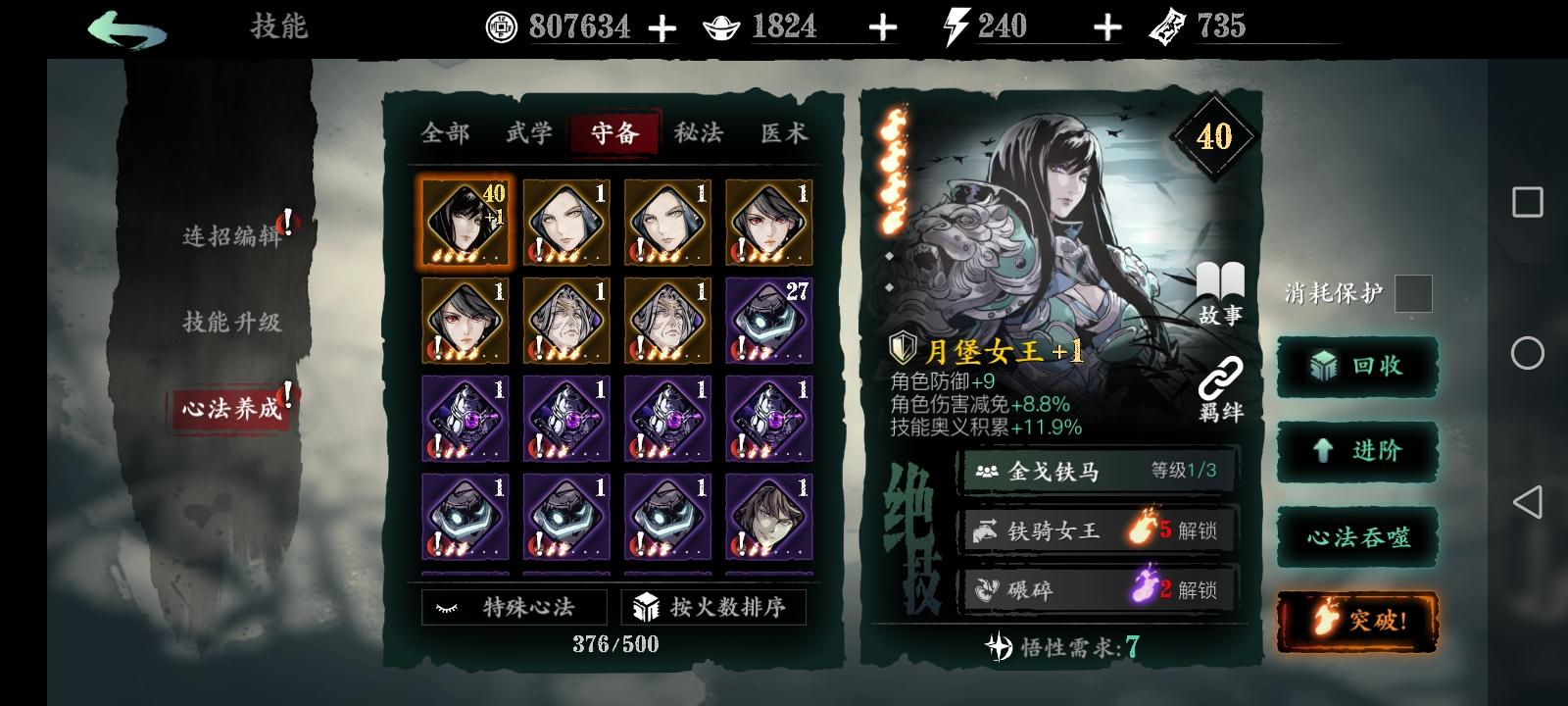The image size is (1568, 706).
Task: Open the 金戈铁马 等级1/3 skill row
Action: point(1096,471)
